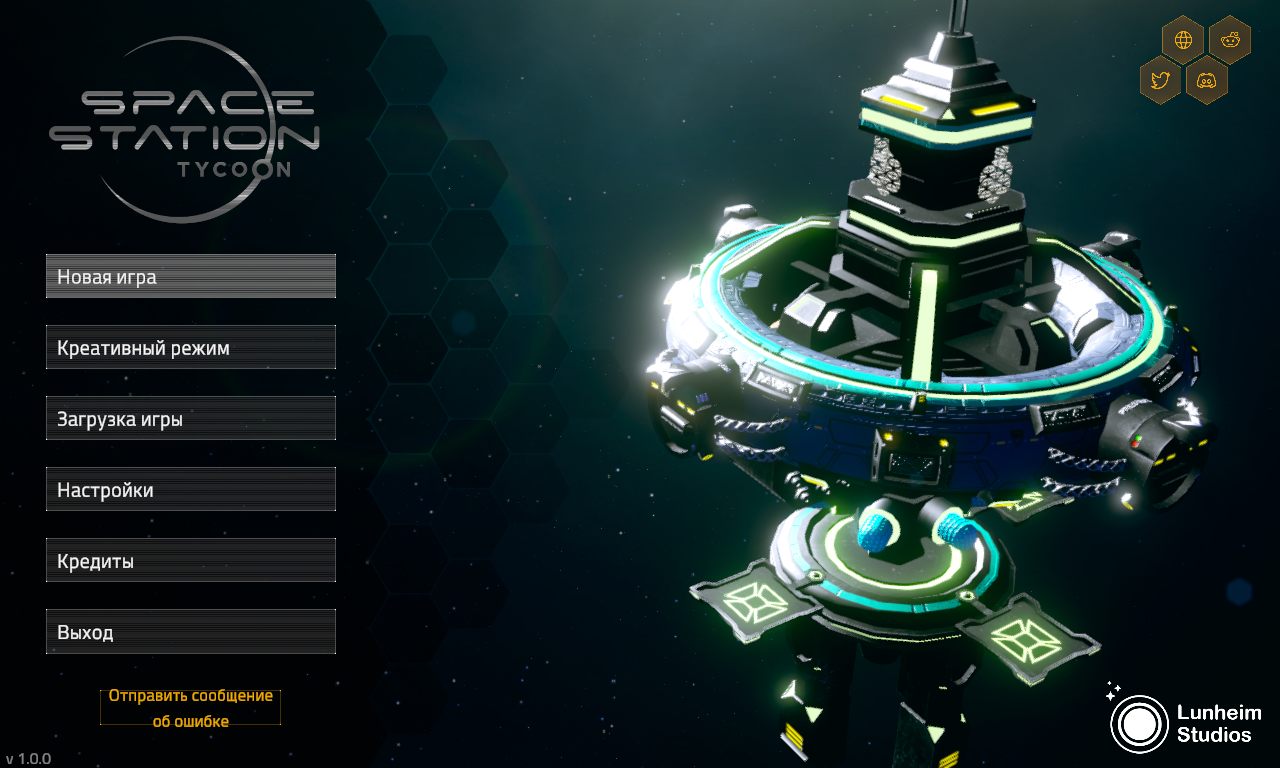The width and height of the screenshot is (1280, 768).
Task: Open the developer website via the globe icon
Action: 1184,40
